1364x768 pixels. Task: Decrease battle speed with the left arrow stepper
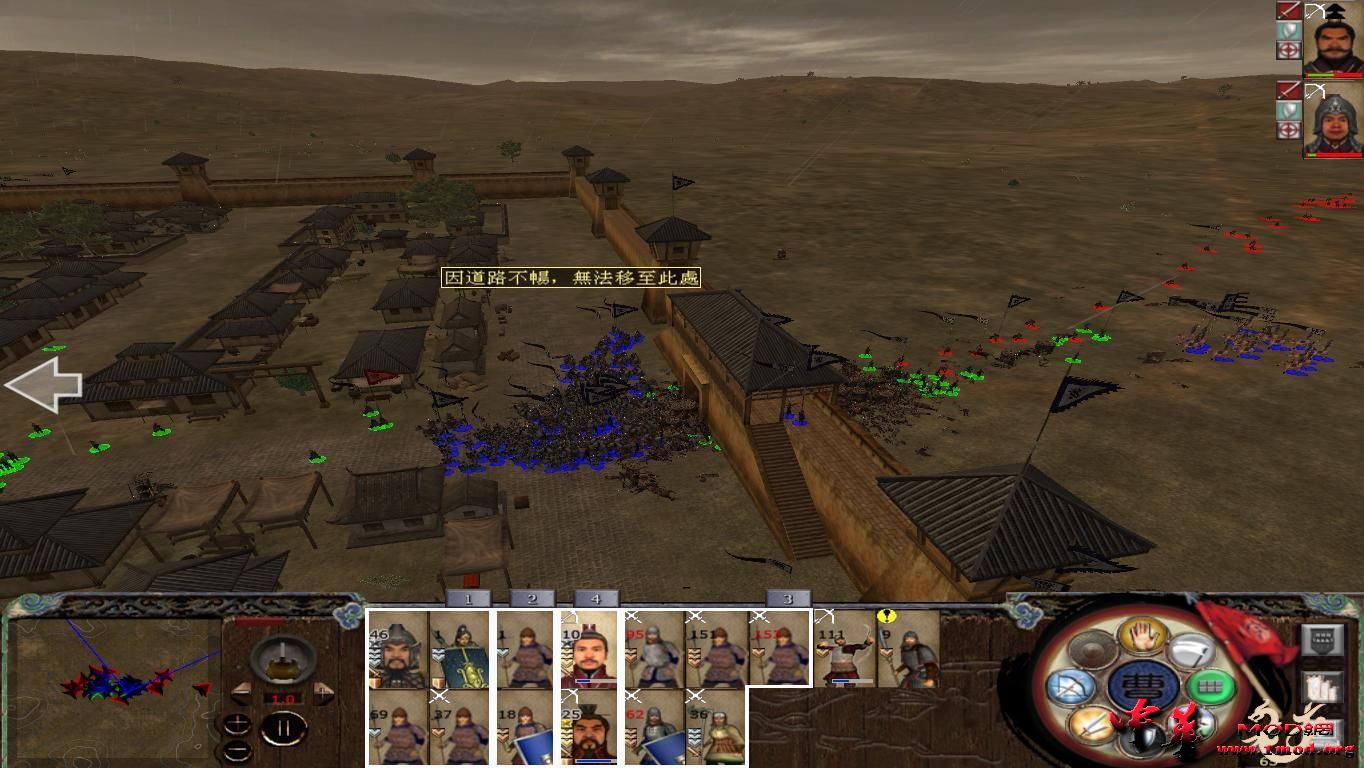tap(242, 693)
